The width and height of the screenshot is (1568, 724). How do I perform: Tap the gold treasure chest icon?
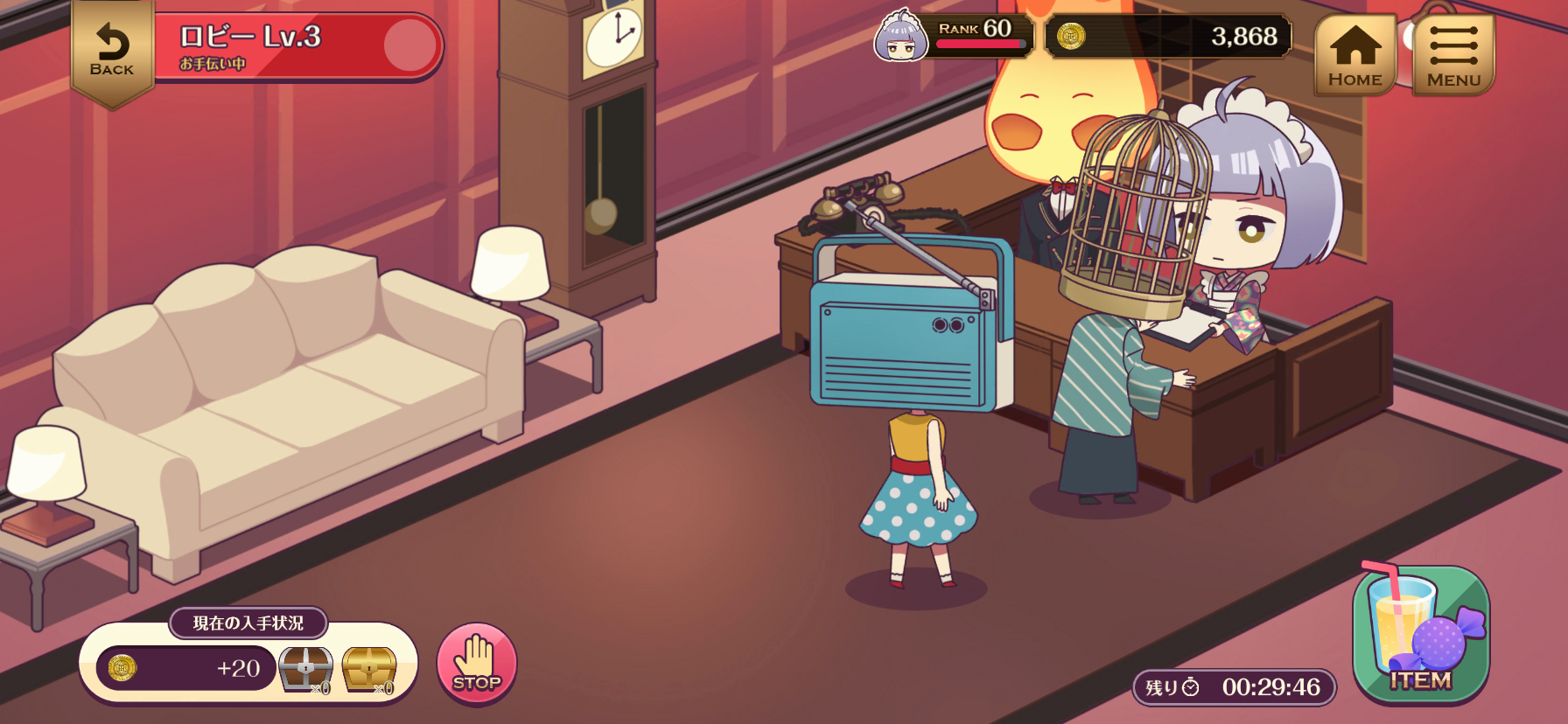[x=369, y=670]
